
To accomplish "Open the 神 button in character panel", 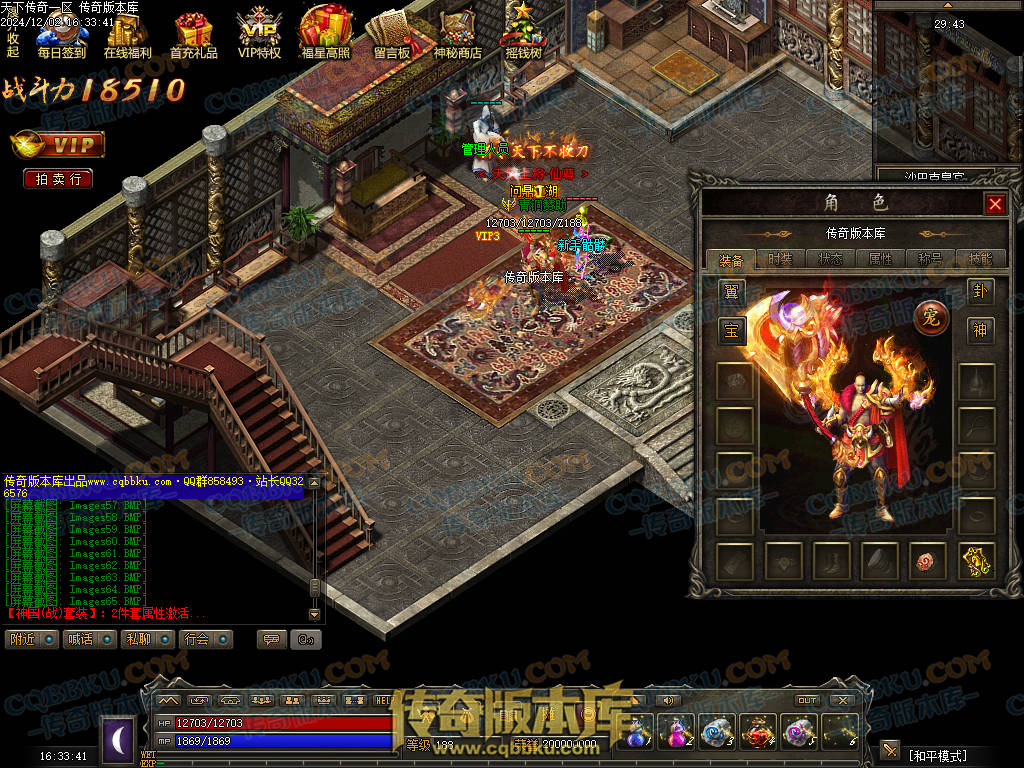I will 980,331.
